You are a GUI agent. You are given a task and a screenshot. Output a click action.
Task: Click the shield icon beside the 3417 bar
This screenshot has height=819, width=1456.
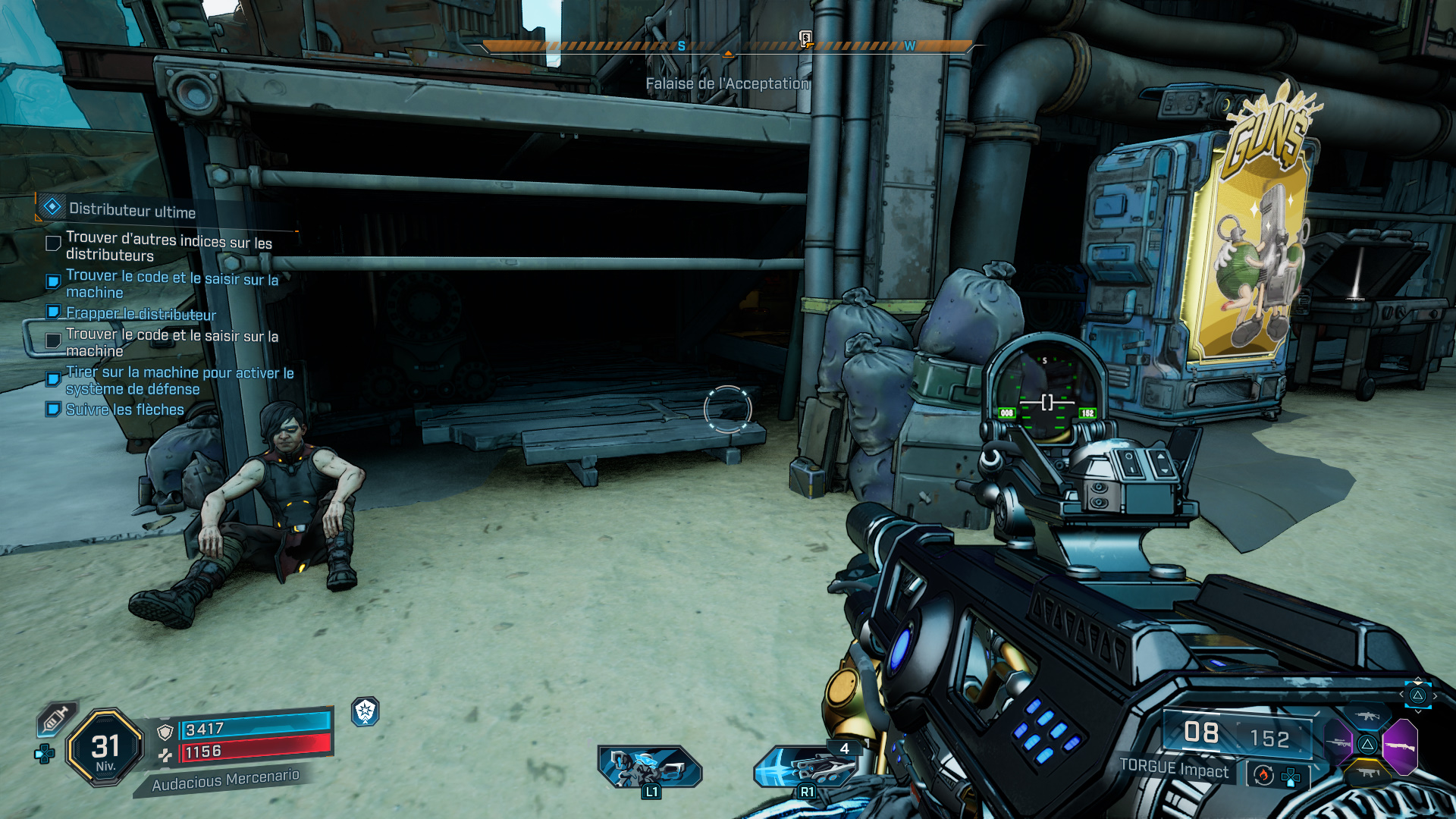tap(165, 733)
